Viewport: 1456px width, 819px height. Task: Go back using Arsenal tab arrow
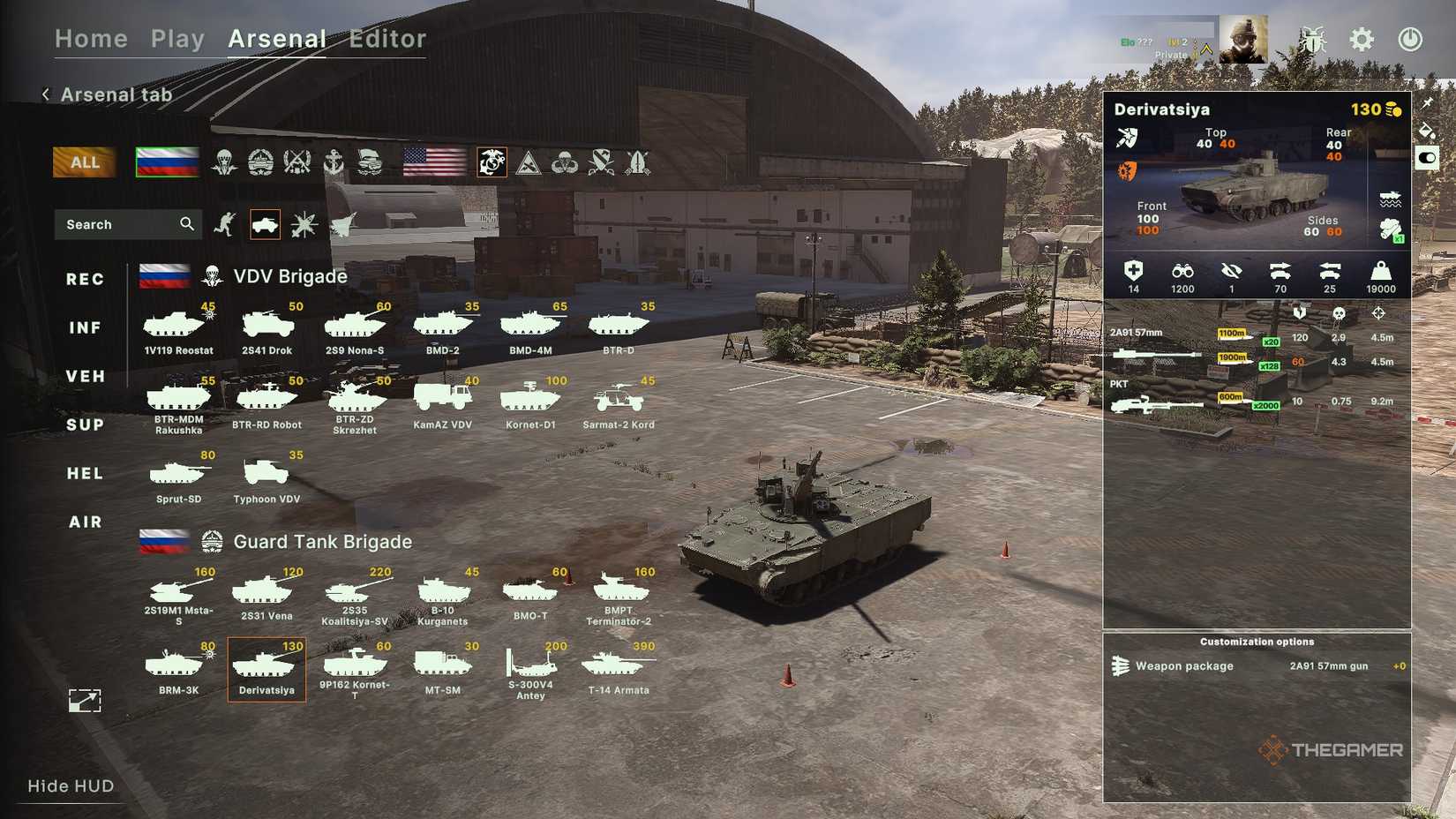[46, 94]
